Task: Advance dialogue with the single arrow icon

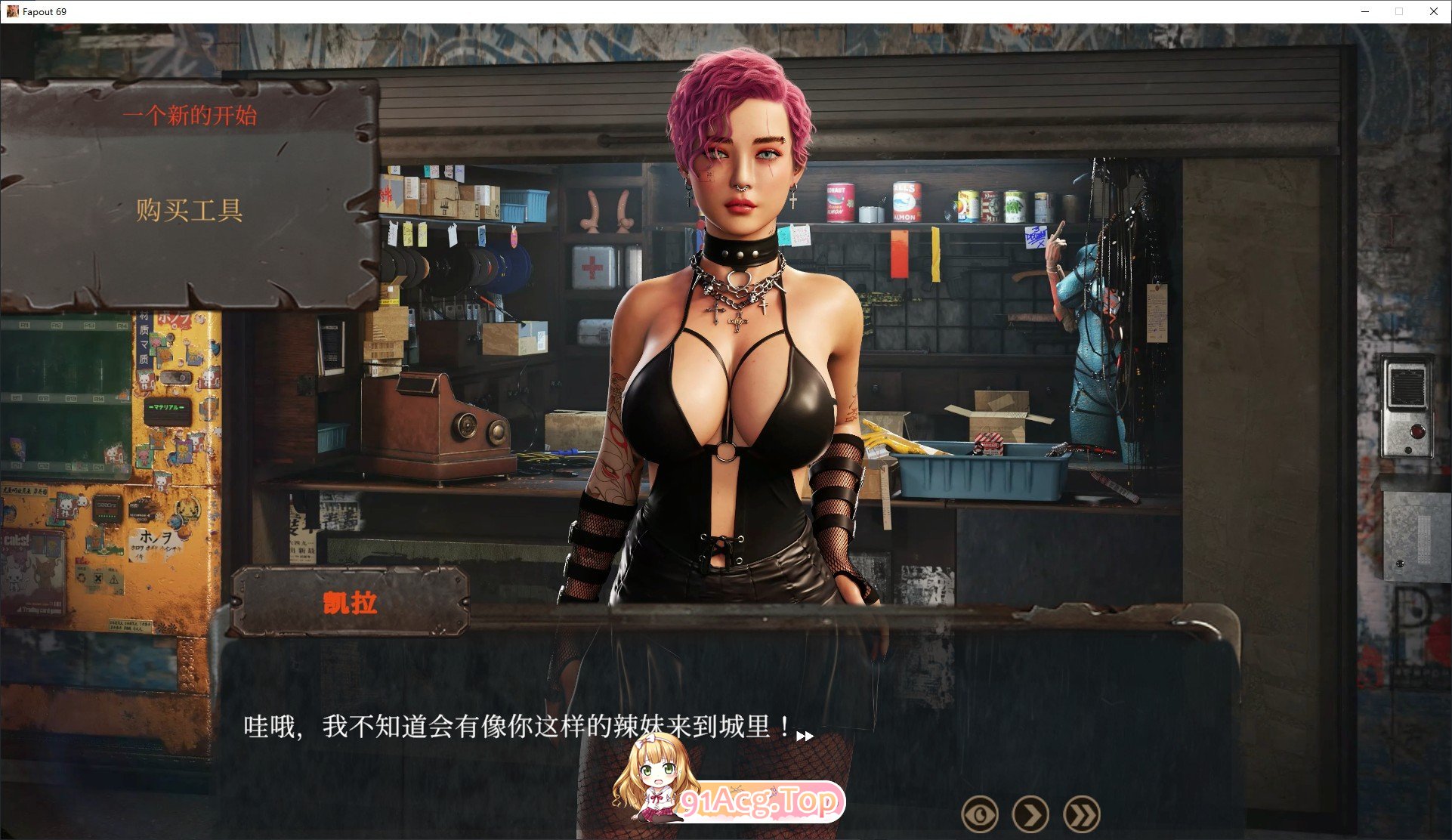Action: 1031,814
